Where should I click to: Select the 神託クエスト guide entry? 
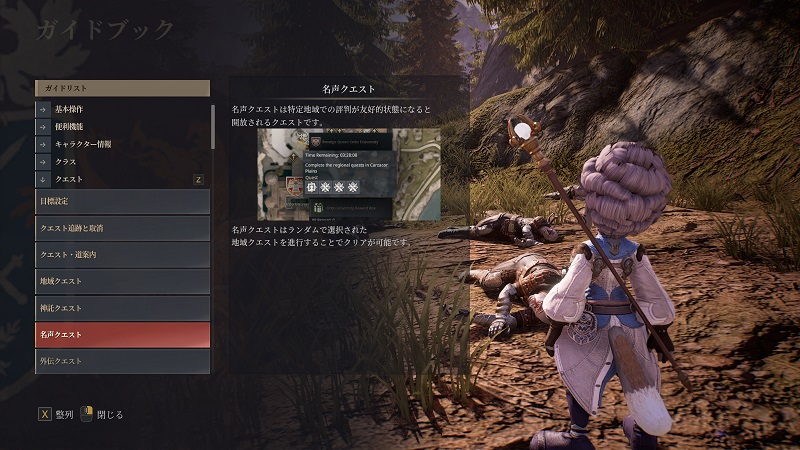coord(122,308)
